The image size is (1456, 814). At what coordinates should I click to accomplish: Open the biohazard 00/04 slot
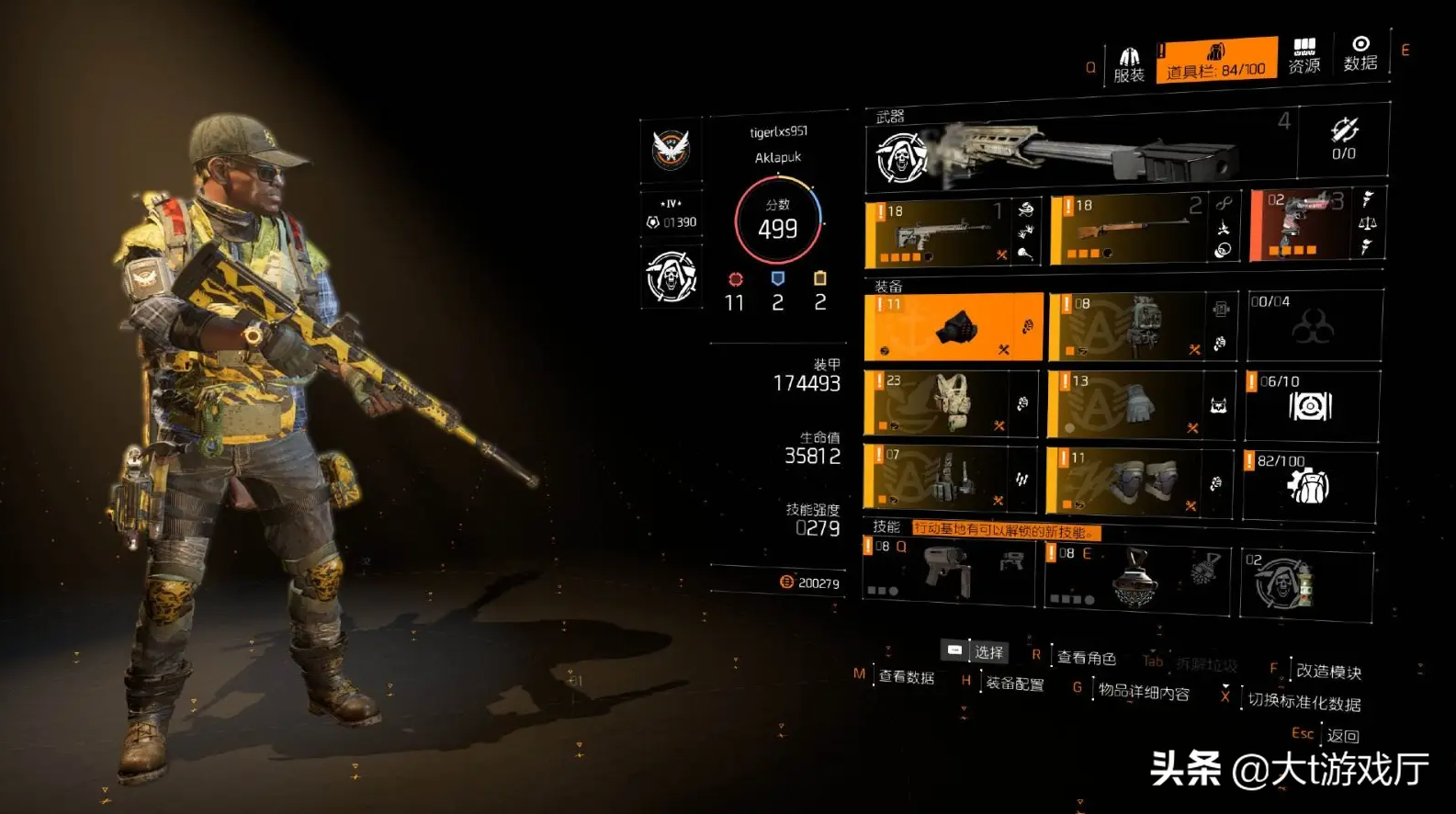coord(1314,325)
